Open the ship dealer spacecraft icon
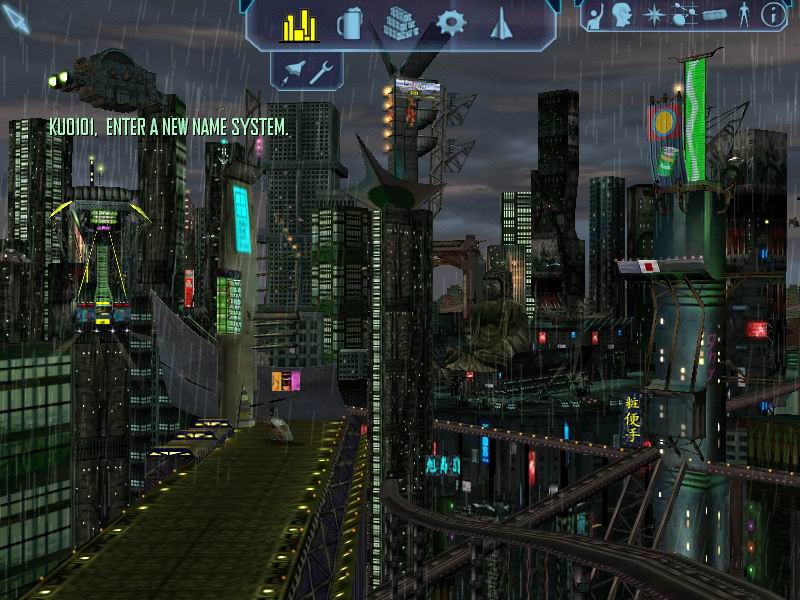Image resolution: width=800 pixels, height=600 pixels. (x=501, y=24)
